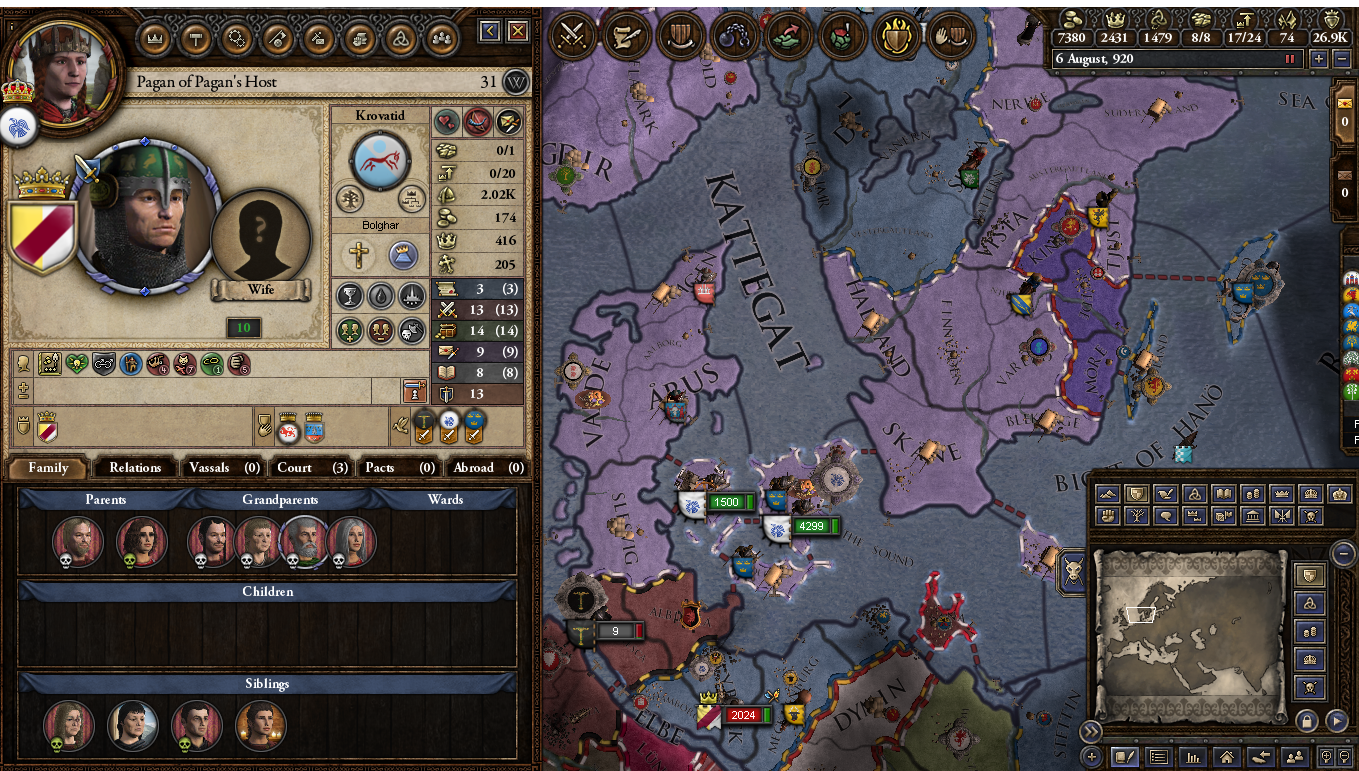Increase game speed with the plus control
The image size is (1359, 771).
pyautogui.click(x=1319, y=59)
